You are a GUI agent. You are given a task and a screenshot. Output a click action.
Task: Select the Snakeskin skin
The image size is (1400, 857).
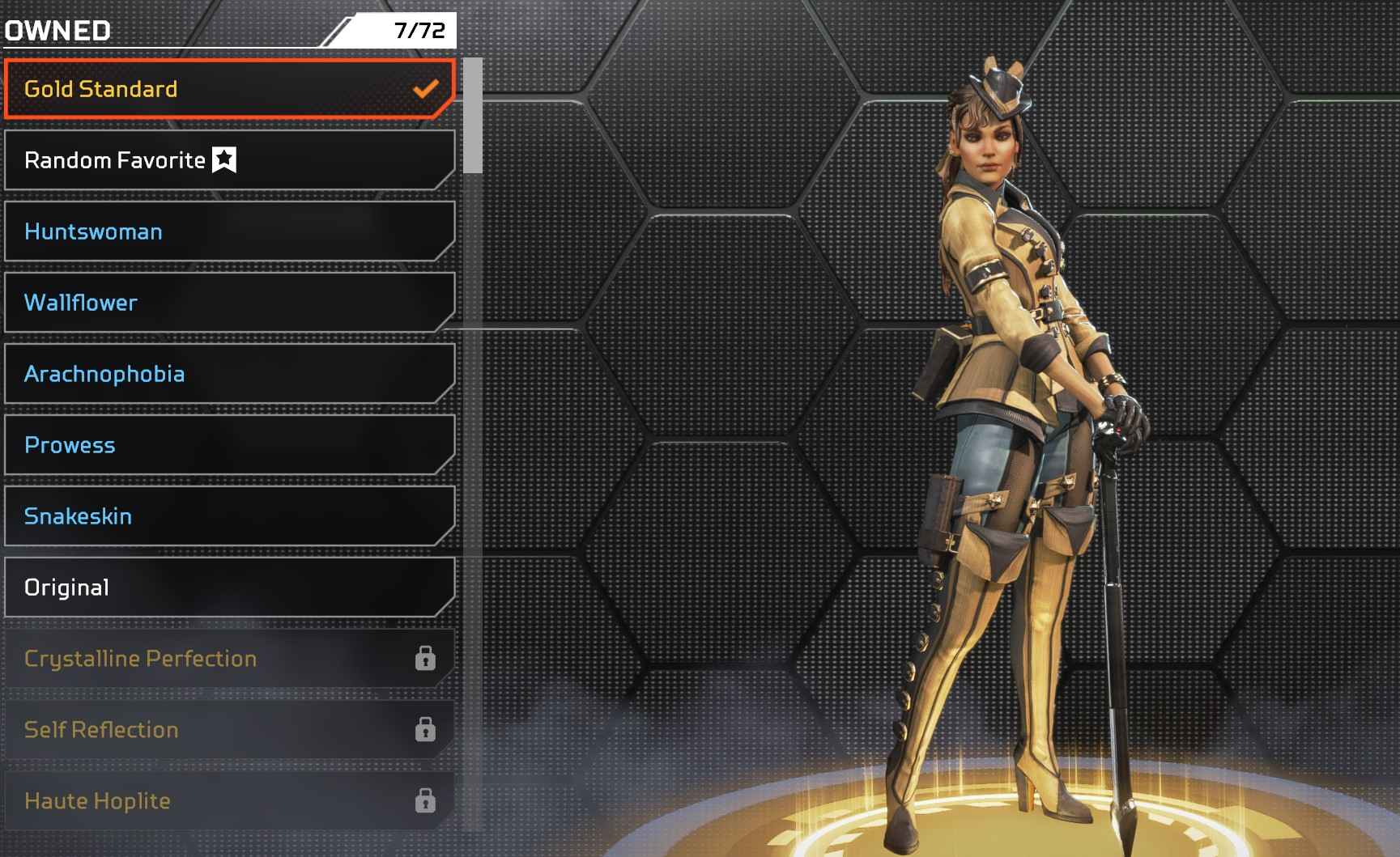point(229,516)
